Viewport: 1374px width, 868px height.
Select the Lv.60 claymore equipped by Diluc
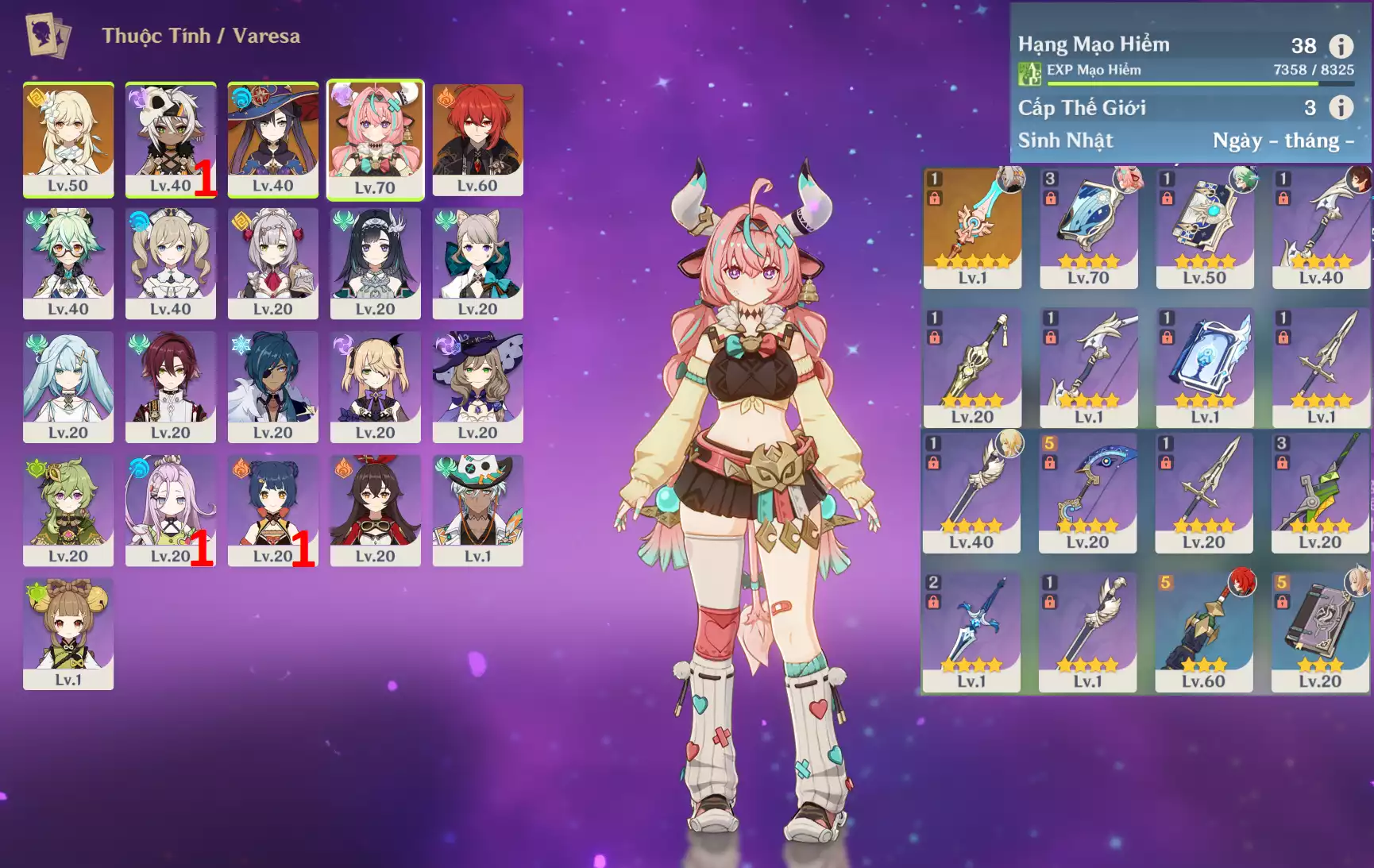point(1203,632)
